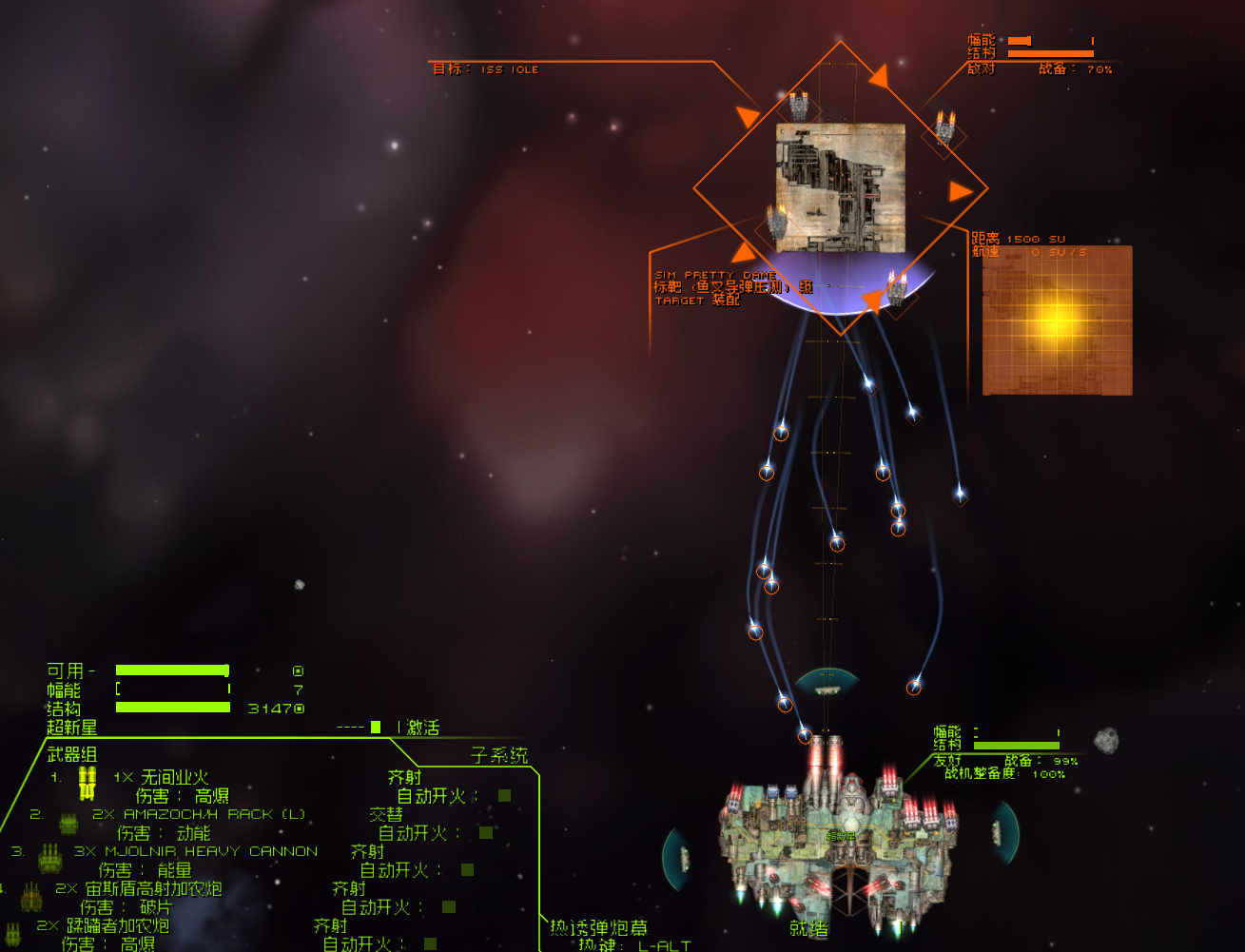Toggle autofire for the Amazoch/H Rack group

coord(486,833)
